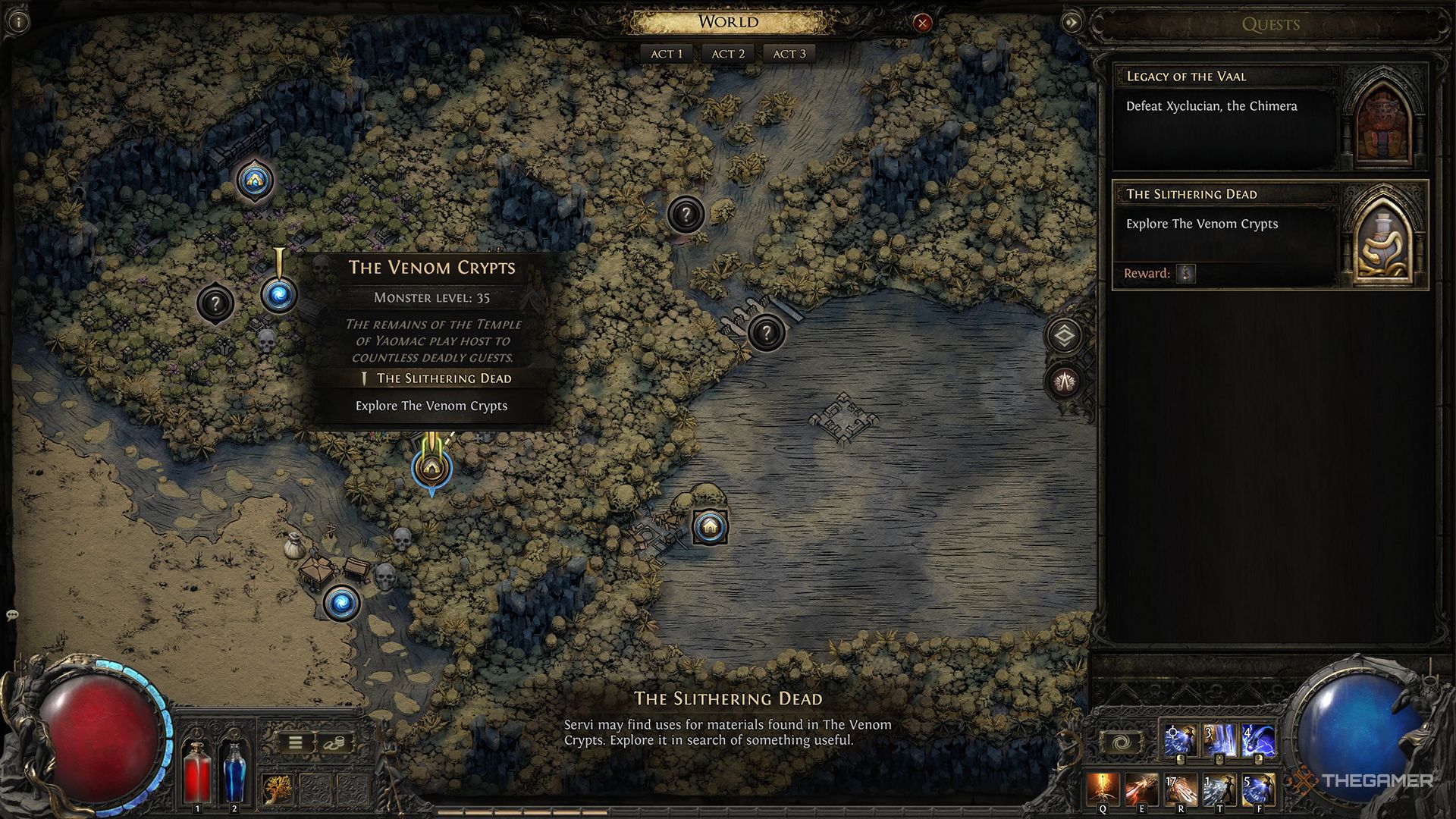Click the house-shaped town marker on the map

710,526
